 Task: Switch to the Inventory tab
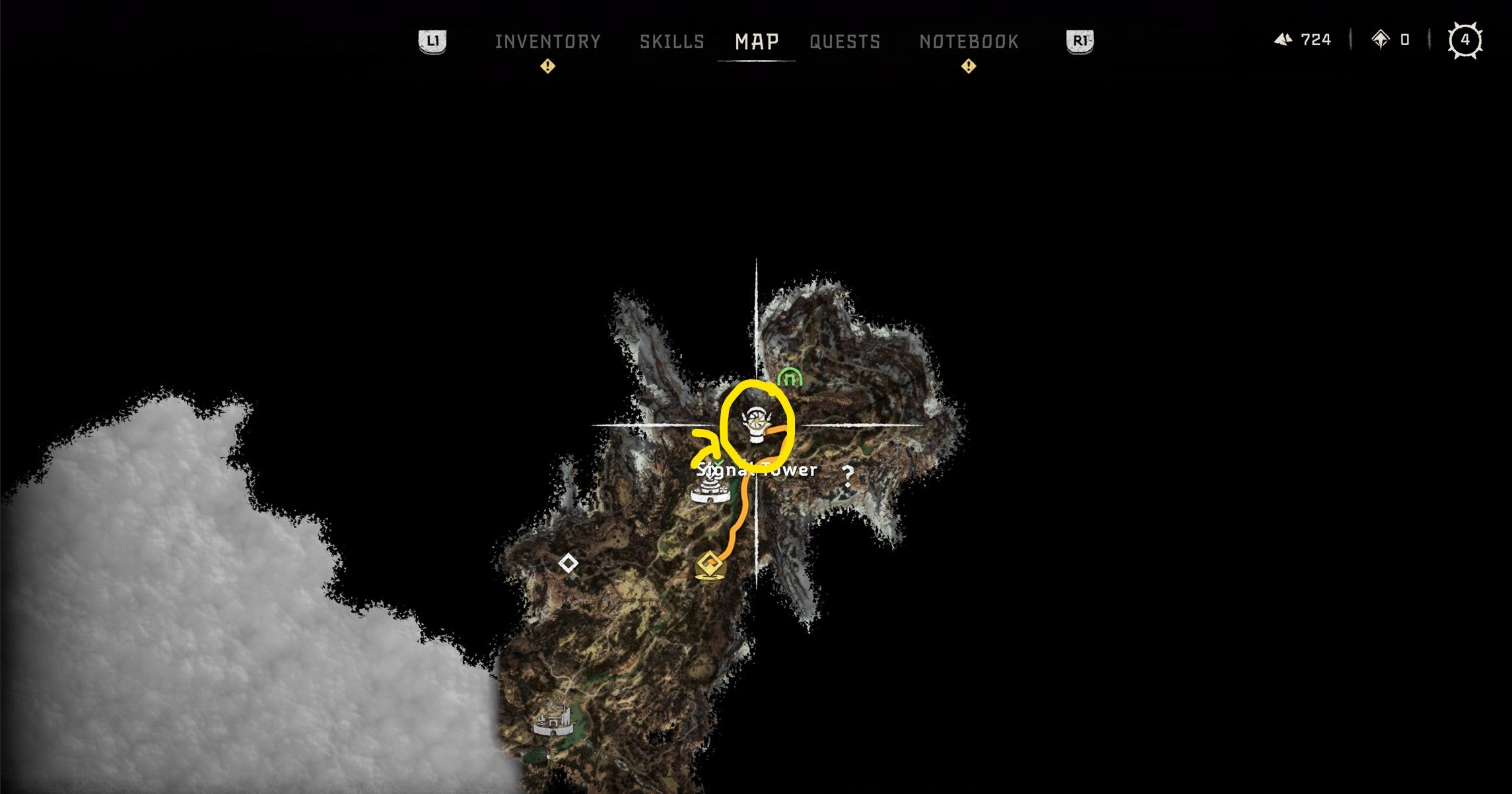pyautogui.click(x=549, y=41)
